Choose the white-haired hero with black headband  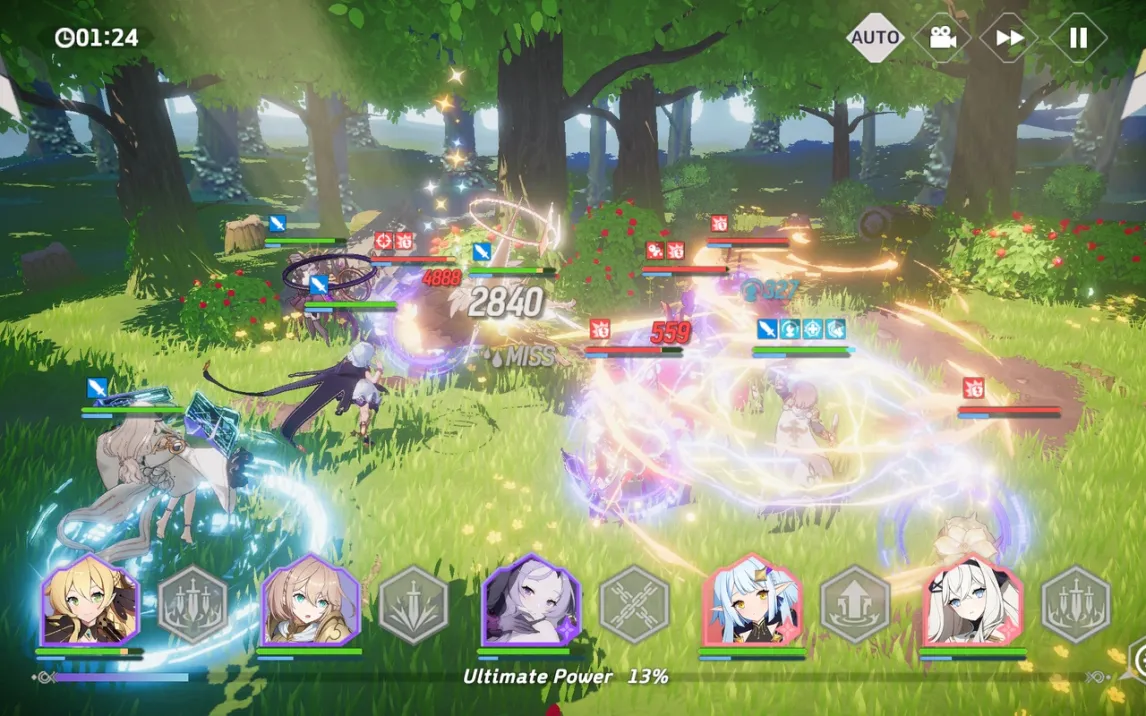(x=972, y=602)
